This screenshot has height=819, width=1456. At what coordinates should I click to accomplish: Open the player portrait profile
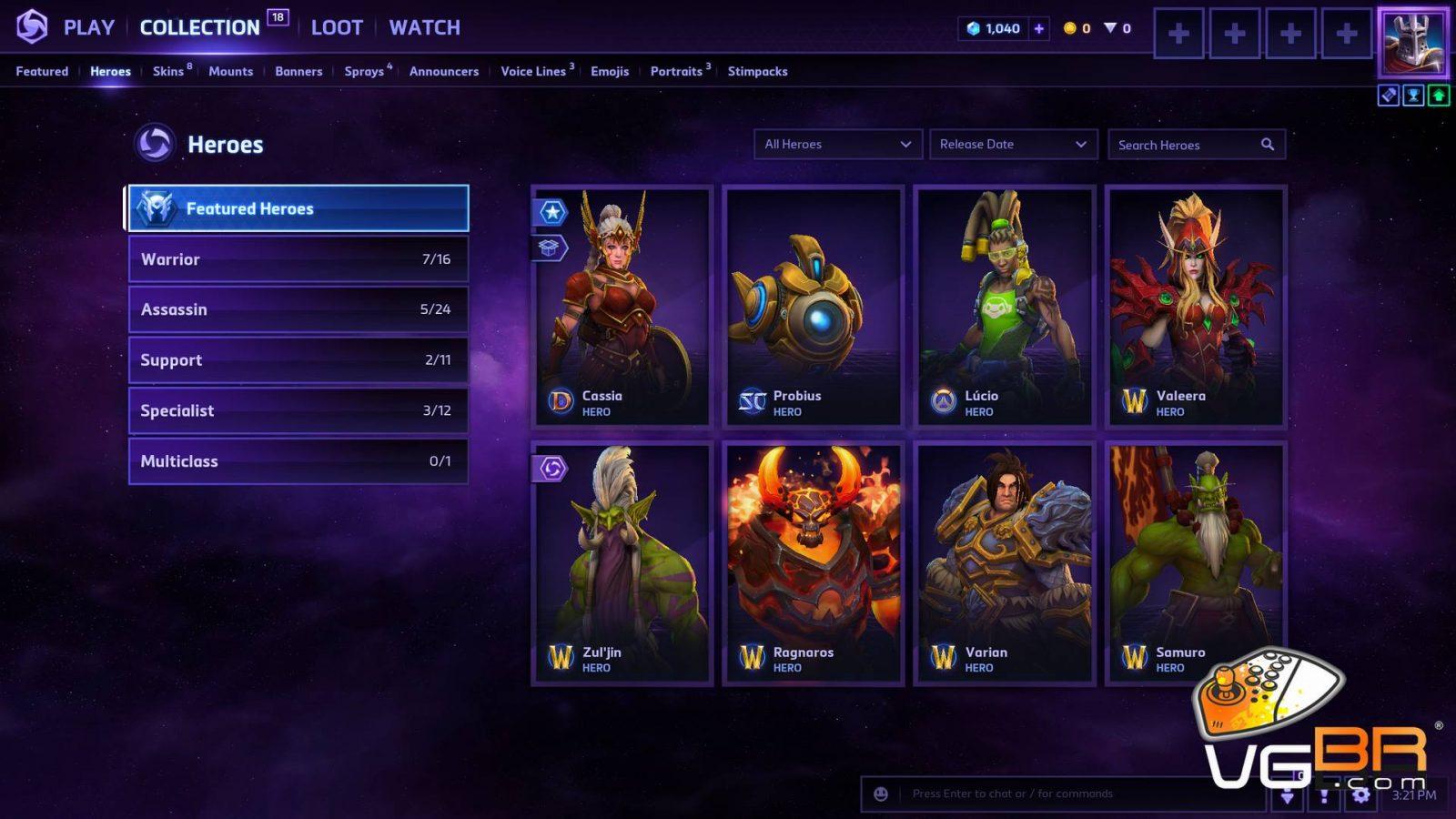(1412, 42)
